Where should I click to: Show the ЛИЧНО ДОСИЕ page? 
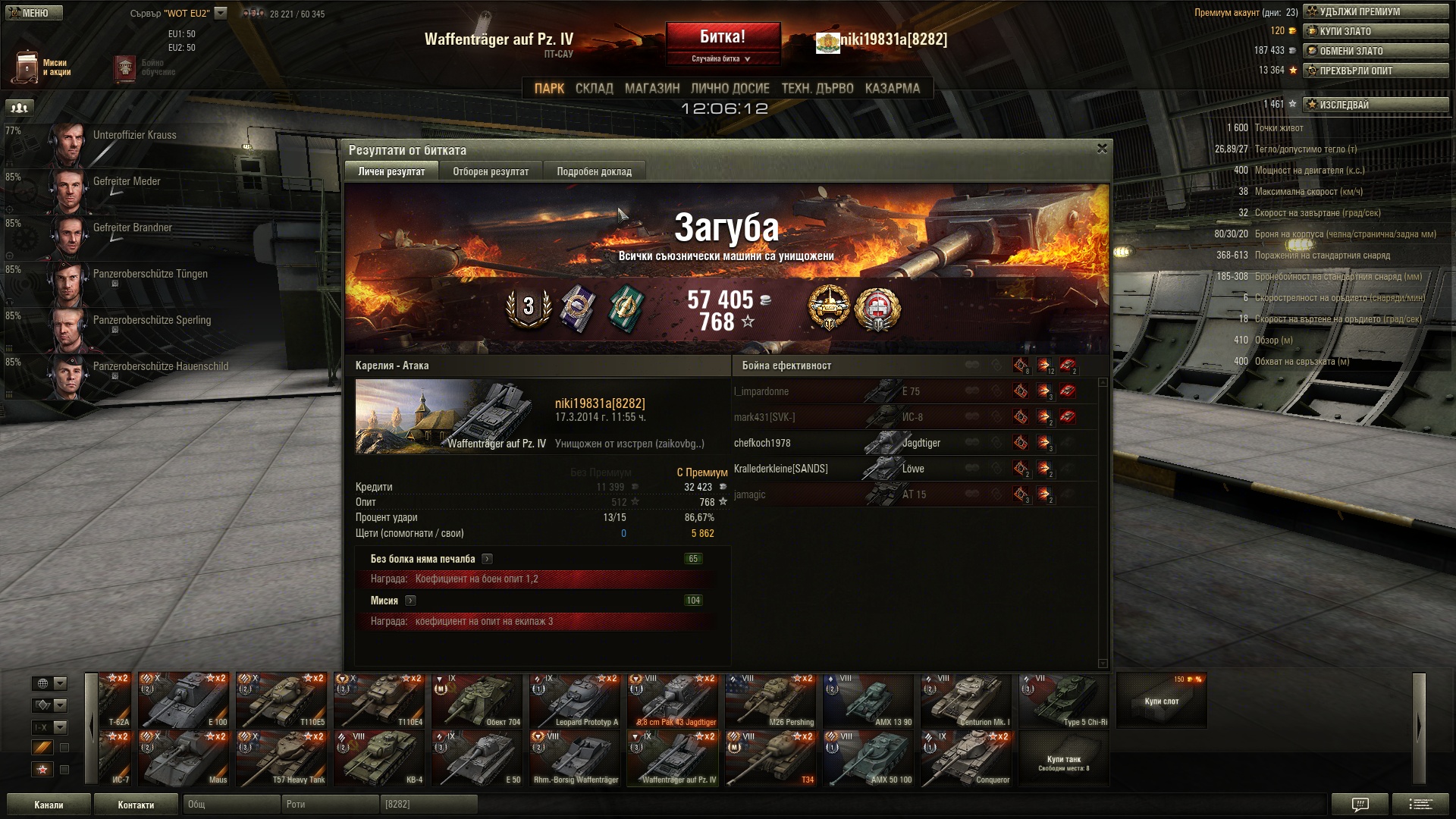(x=730, y=89)
